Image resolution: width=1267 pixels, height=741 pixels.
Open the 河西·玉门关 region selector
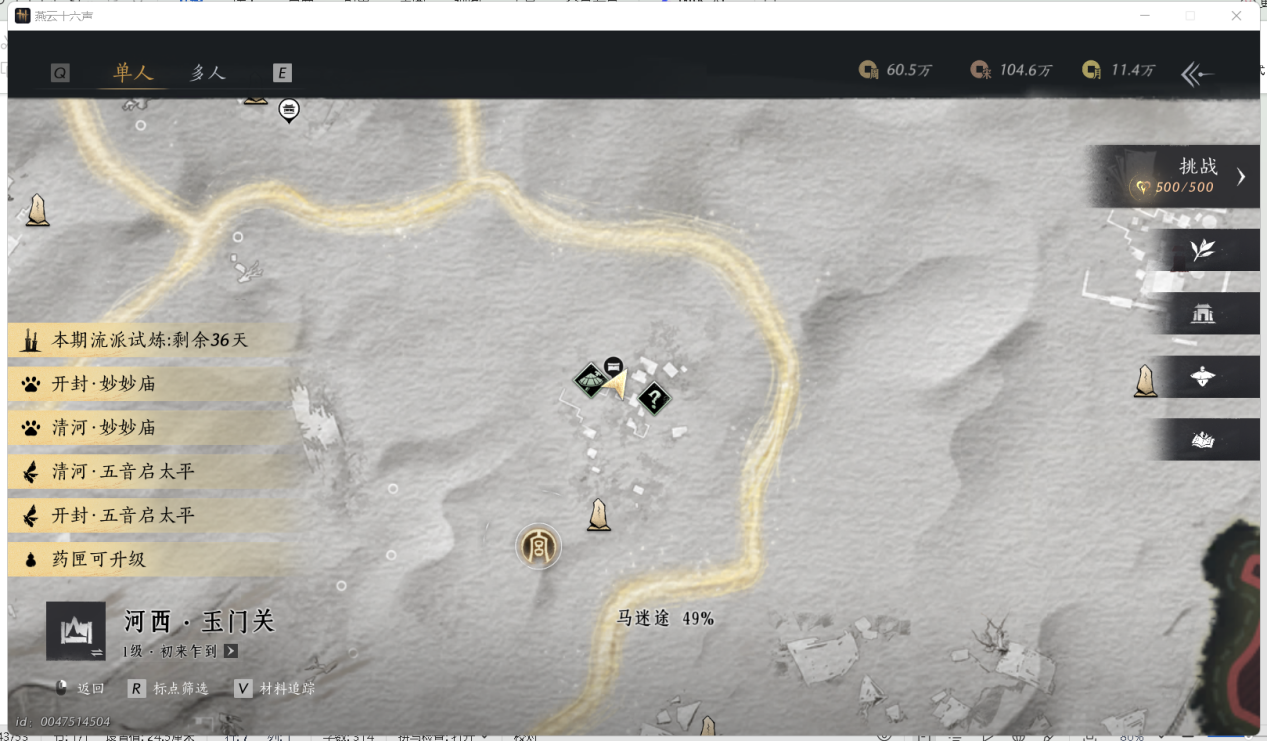[x=76, y=631]
